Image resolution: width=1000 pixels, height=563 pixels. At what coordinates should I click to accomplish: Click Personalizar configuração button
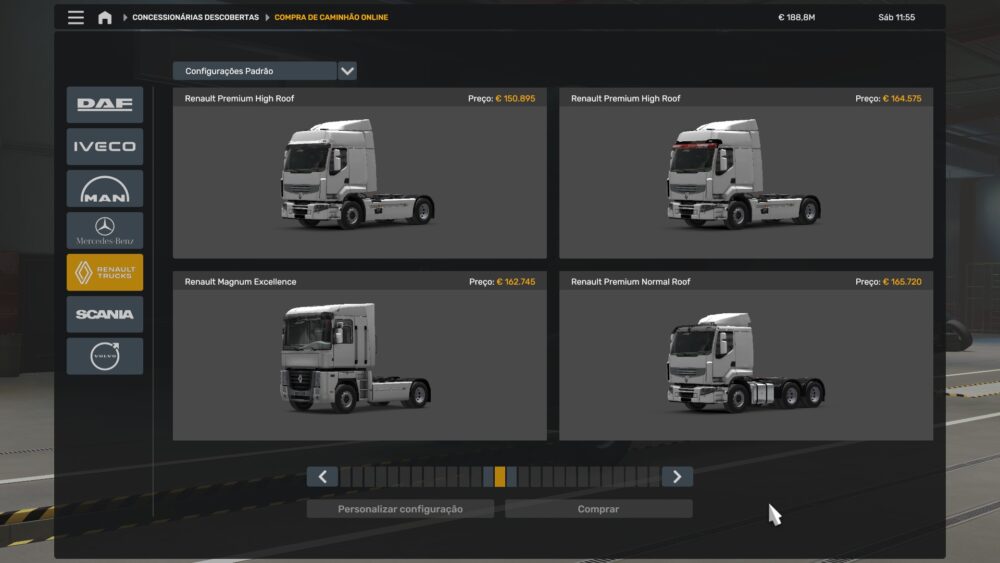click(400, 509)
